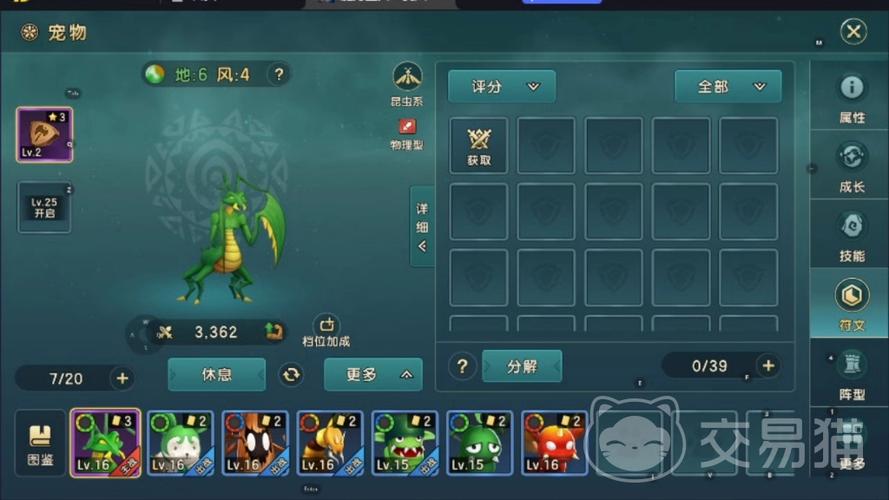
Task: Select the bee pet portrait
Action: pyautogui.click(x=329, y=443)
